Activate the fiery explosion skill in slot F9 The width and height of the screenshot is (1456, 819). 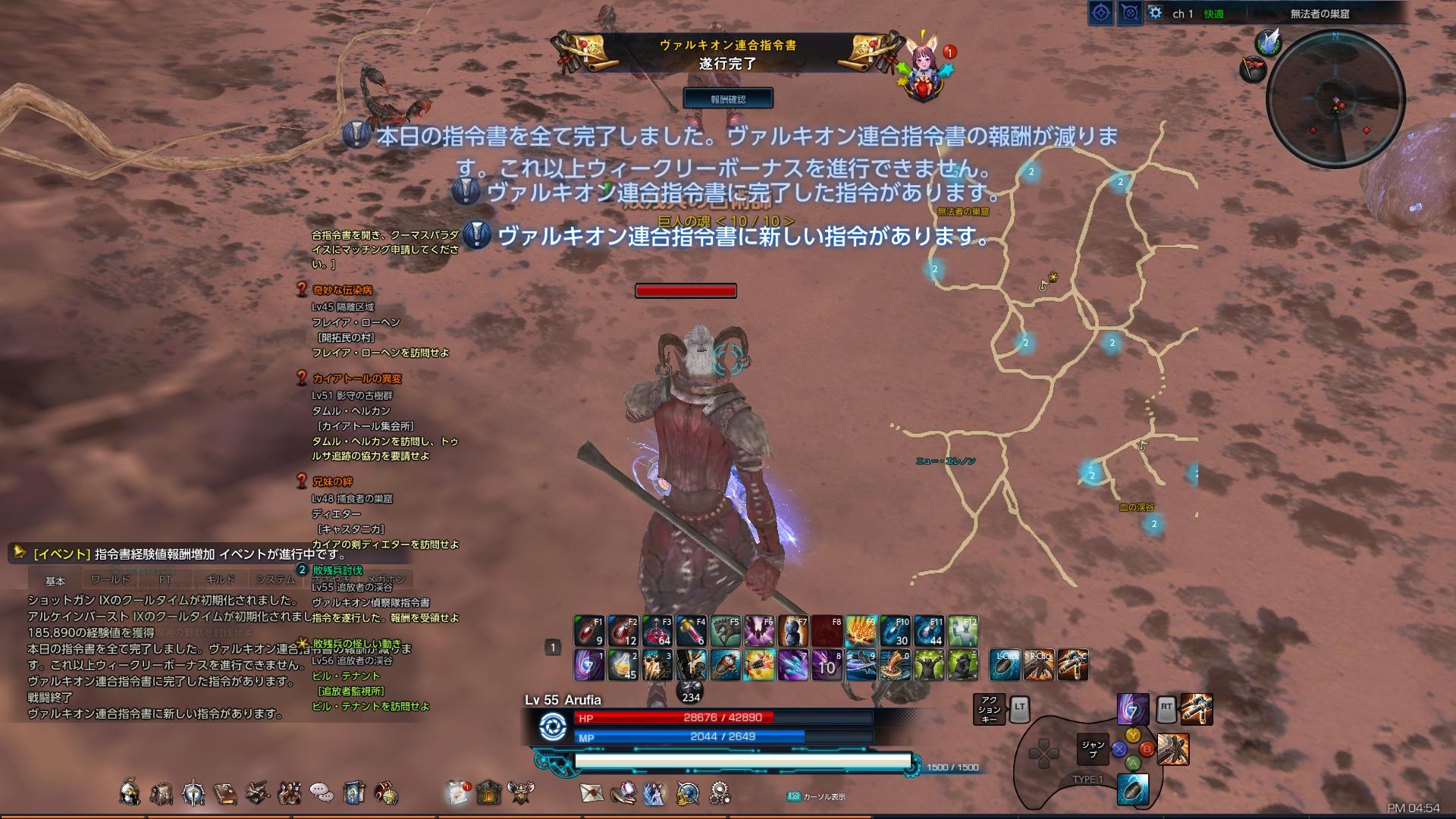861,631
